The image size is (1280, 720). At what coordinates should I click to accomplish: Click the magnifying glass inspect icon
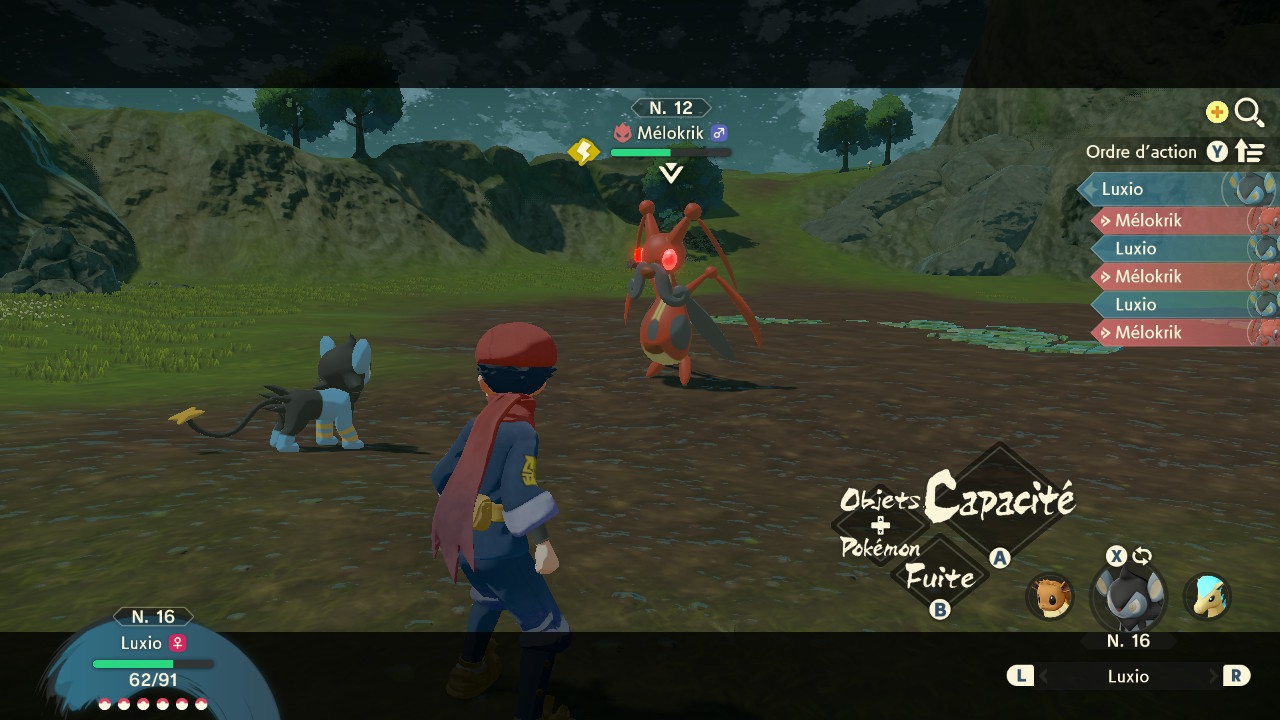1249,112
